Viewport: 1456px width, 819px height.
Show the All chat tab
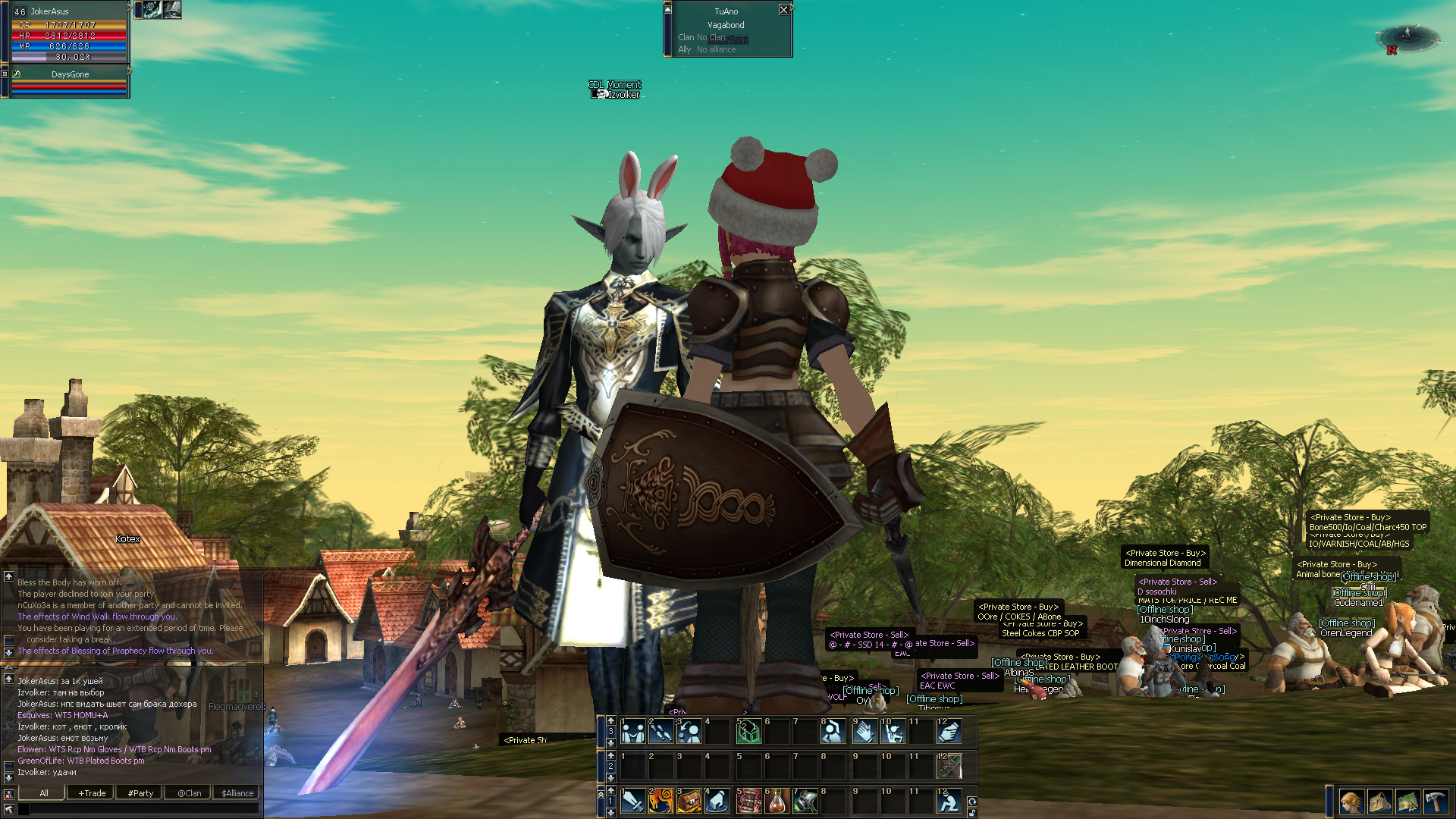44,793
